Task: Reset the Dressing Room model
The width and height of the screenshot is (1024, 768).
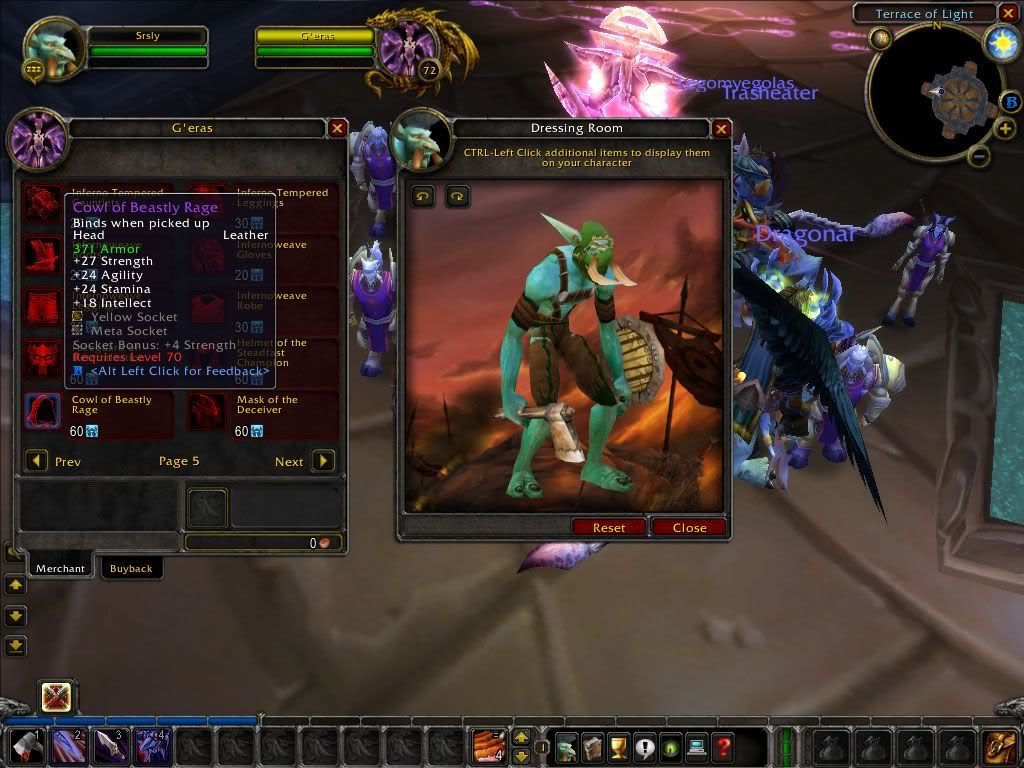Action: coord(609,527)
